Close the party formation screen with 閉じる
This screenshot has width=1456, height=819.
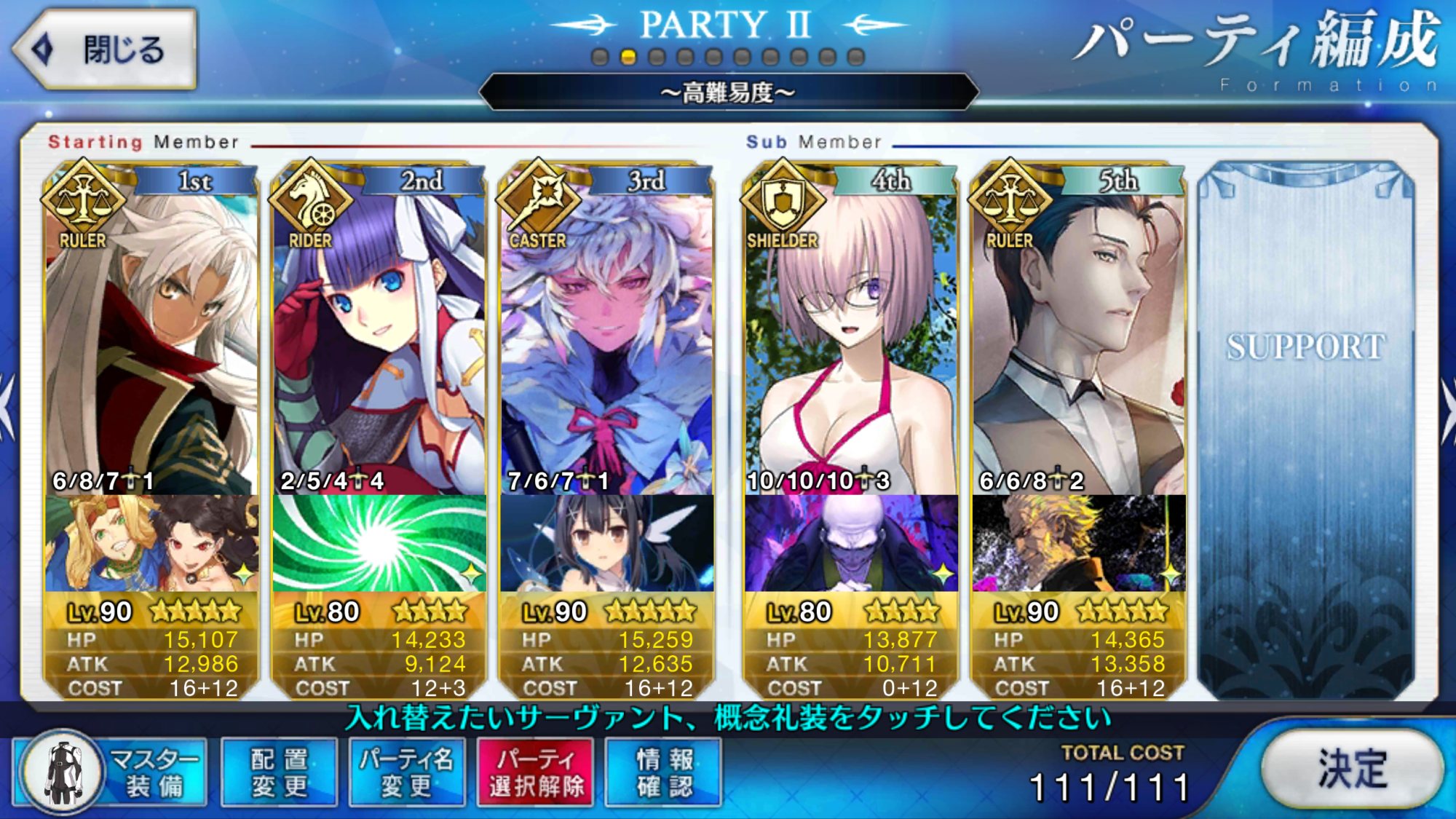[x=106, y=50]
